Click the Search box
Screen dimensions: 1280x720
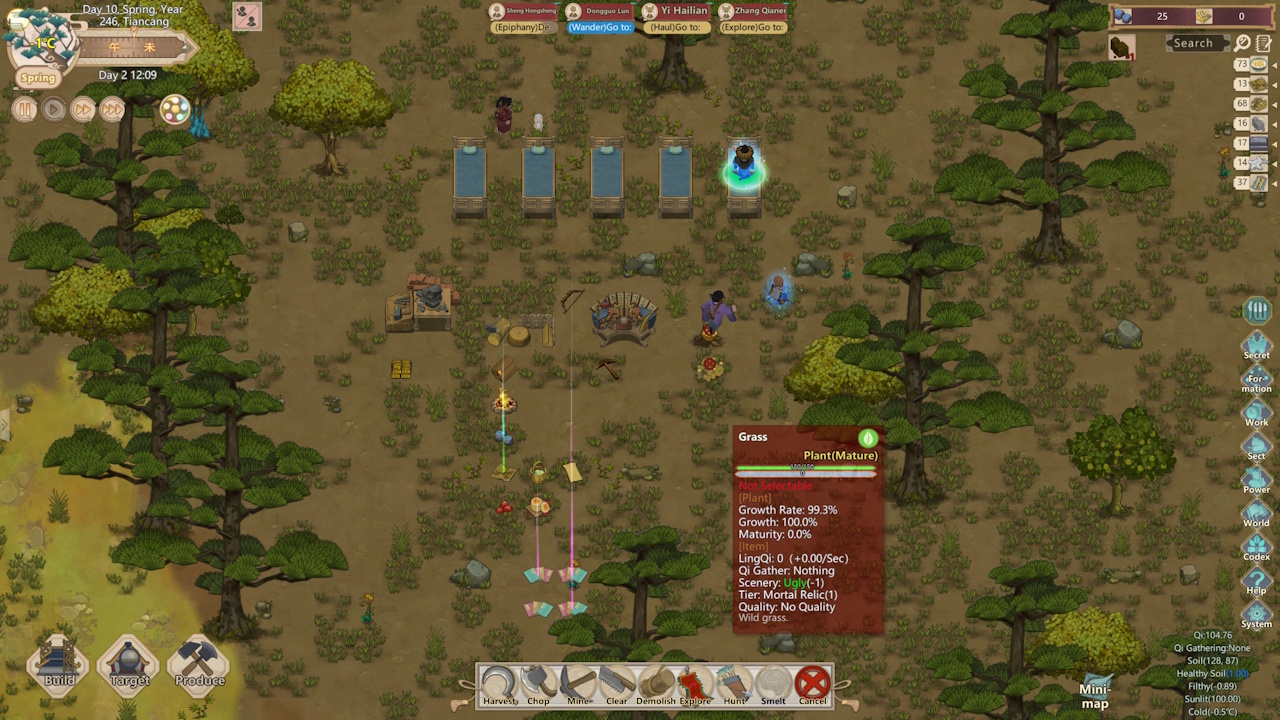point(1193,43)
